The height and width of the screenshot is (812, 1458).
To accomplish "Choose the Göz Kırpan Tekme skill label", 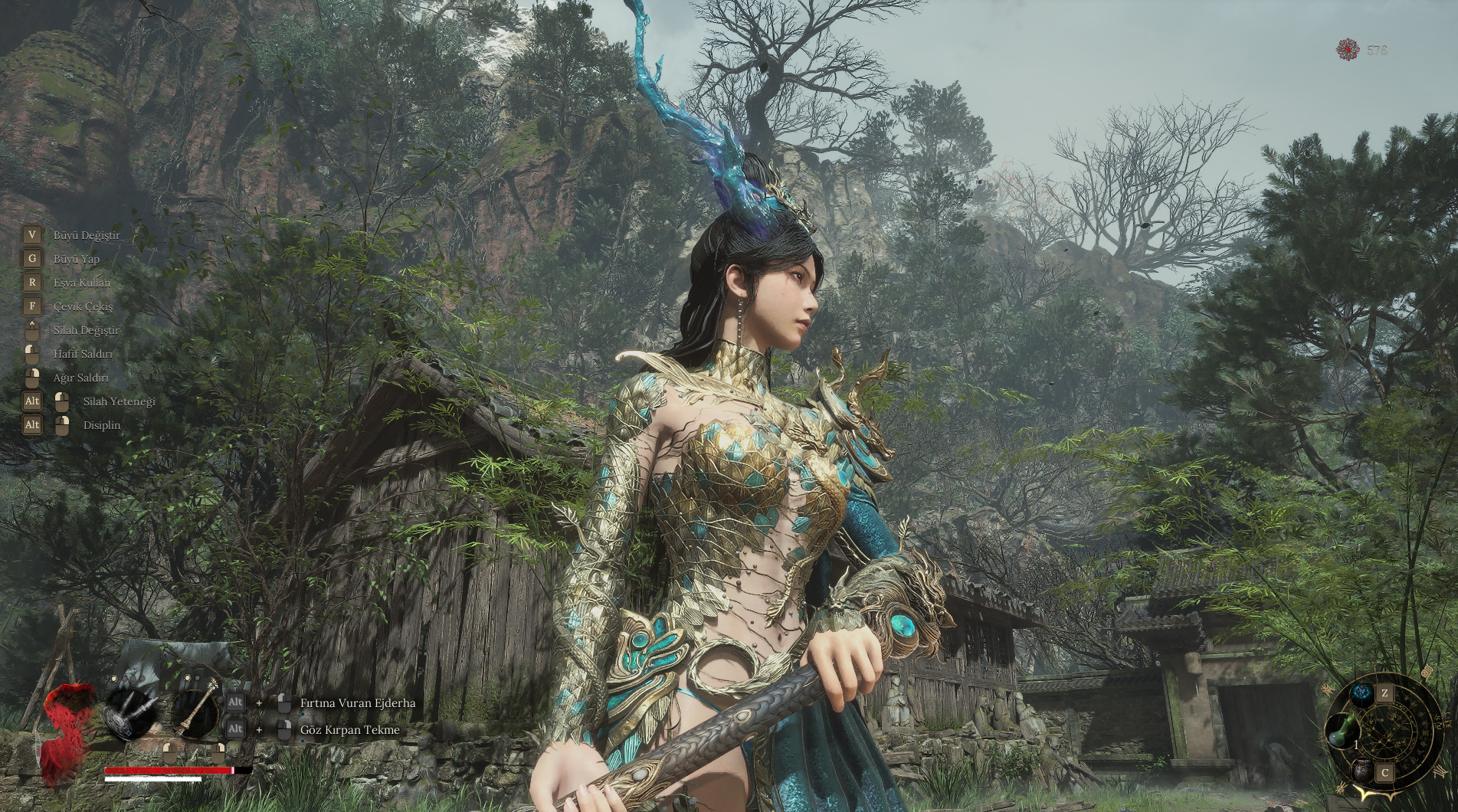I will pos(350,730).
